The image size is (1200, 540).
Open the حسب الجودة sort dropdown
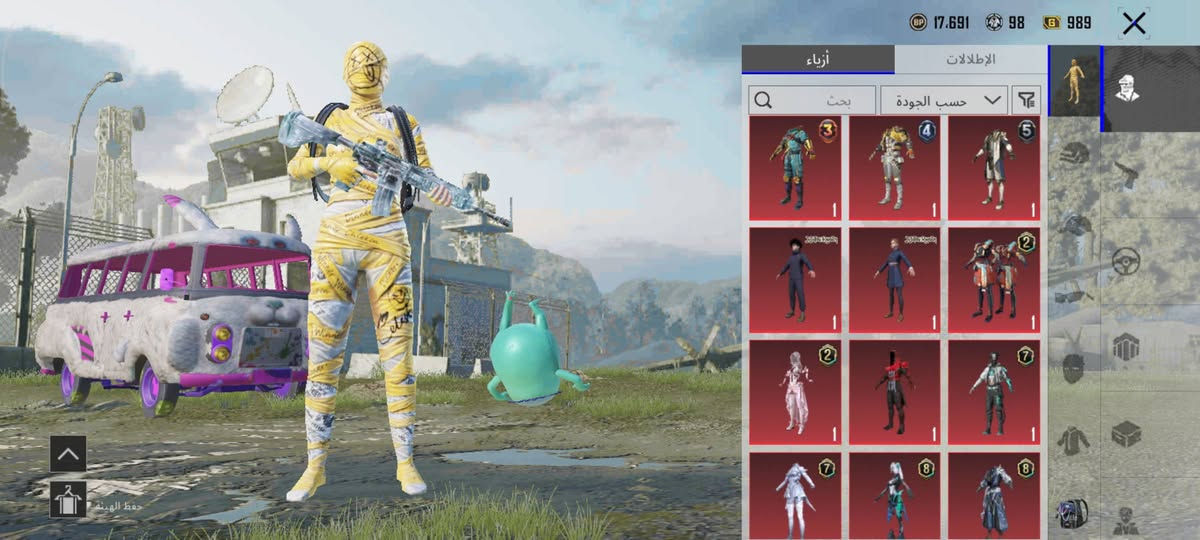[x=943, y=100]
